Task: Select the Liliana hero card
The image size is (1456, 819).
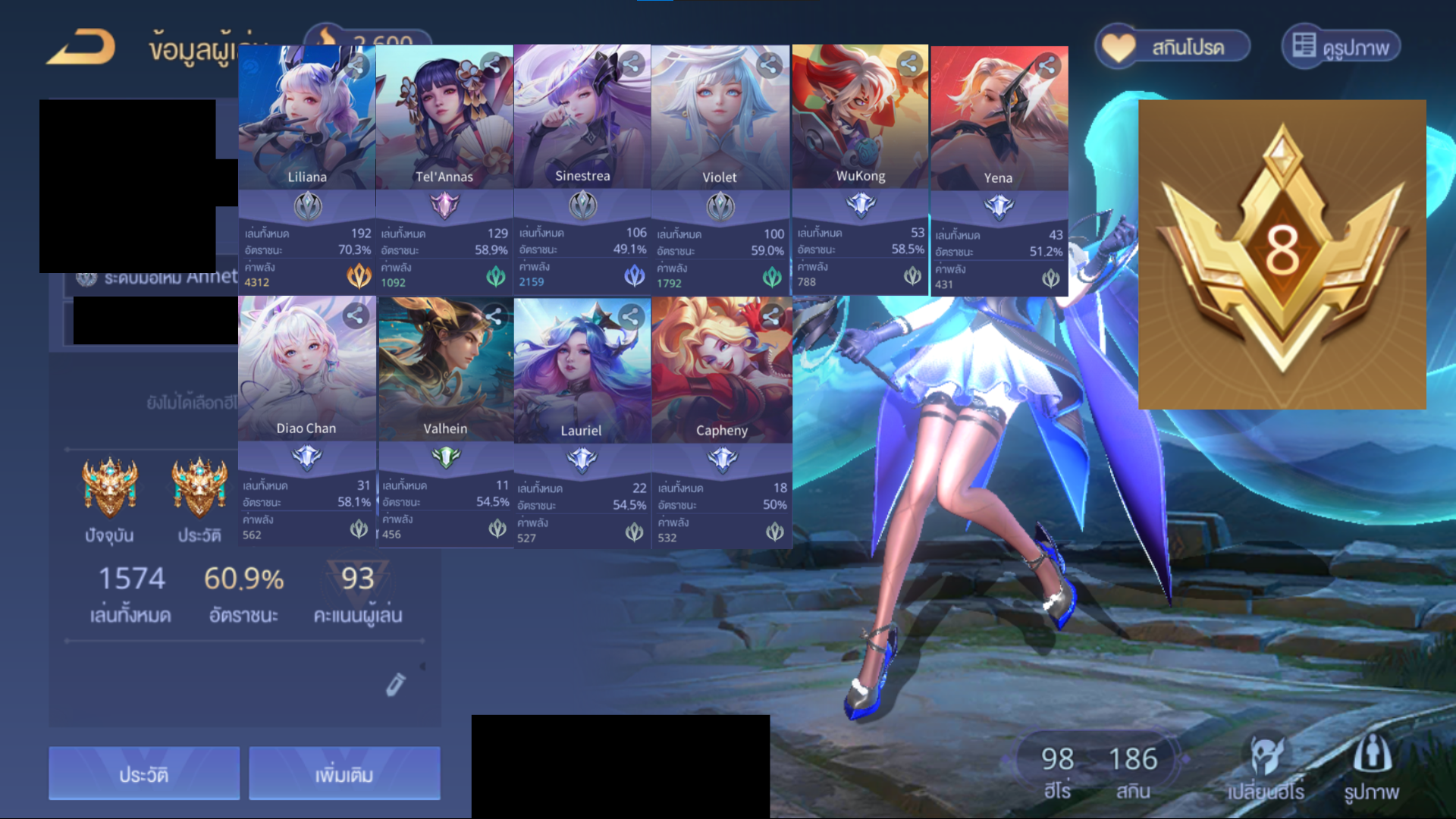Action: click(x=306, y=121)
